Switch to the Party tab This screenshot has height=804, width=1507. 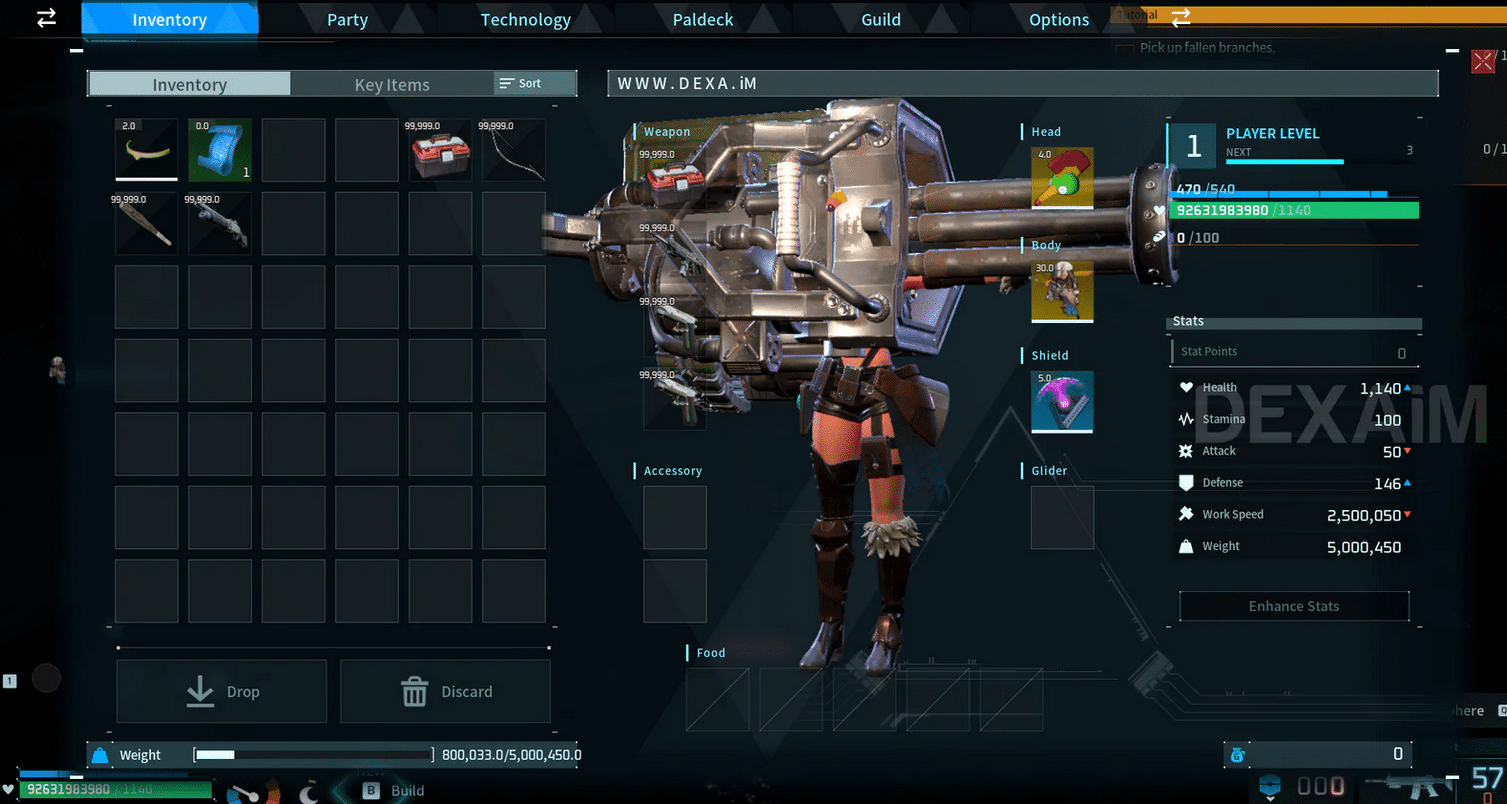click(347, 20)
